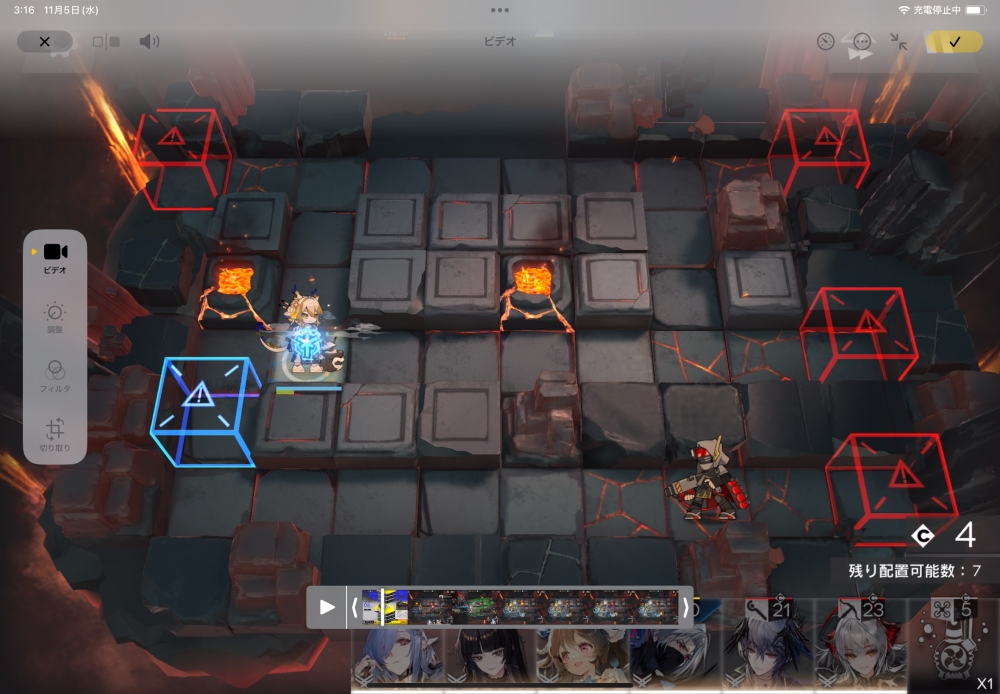Select the ビデオ editing tab

55,257
